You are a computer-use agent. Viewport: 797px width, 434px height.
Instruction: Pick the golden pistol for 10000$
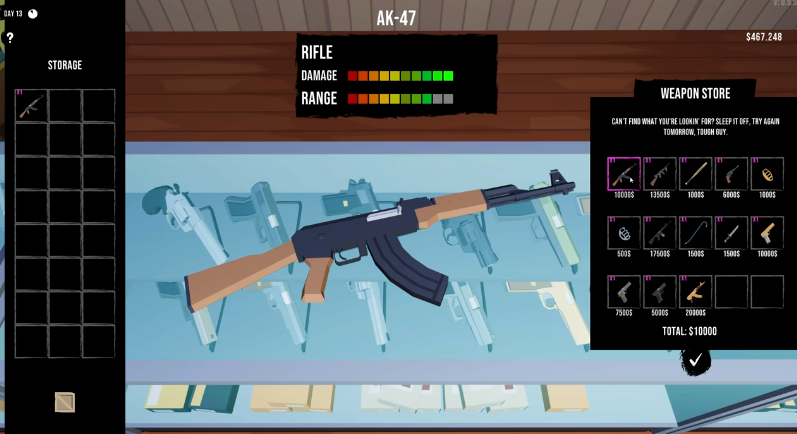pos(767,233)
